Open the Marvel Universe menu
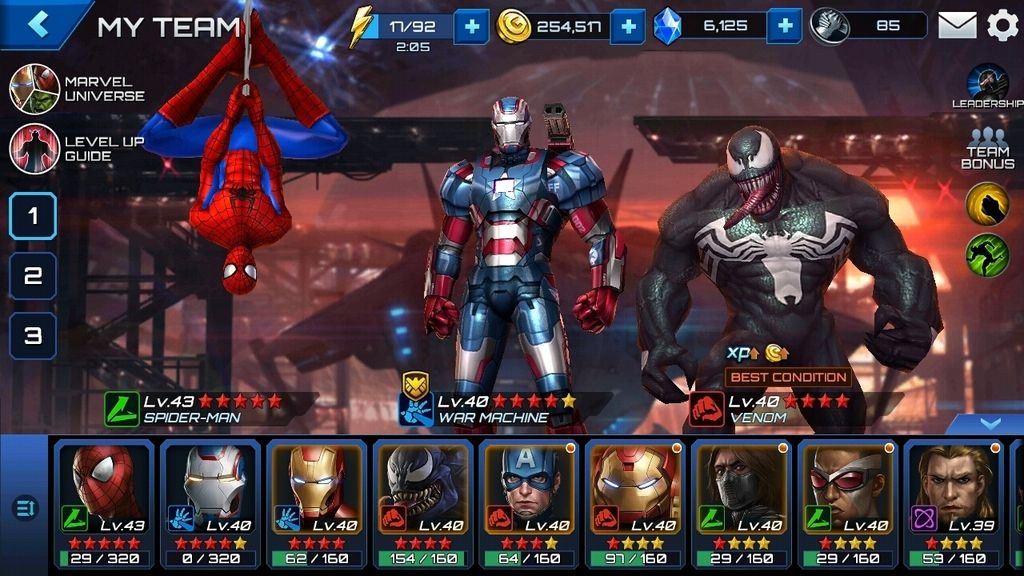Image resolution: width=1024 pixels, height=576 pixels. pos(35,89)
